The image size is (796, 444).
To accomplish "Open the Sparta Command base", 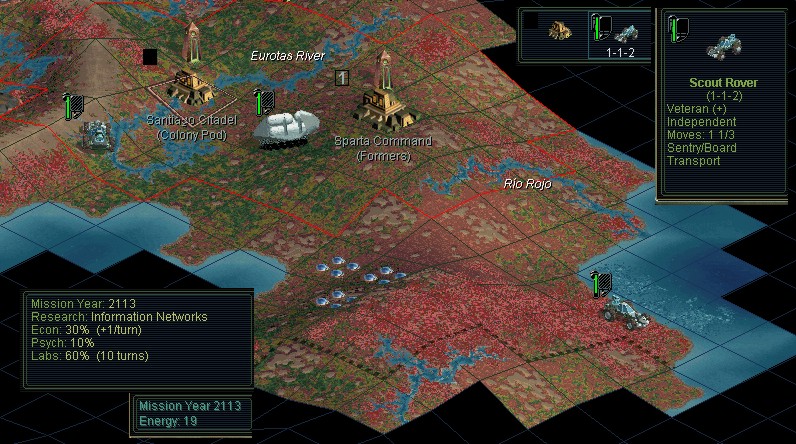I will point(379,98).
